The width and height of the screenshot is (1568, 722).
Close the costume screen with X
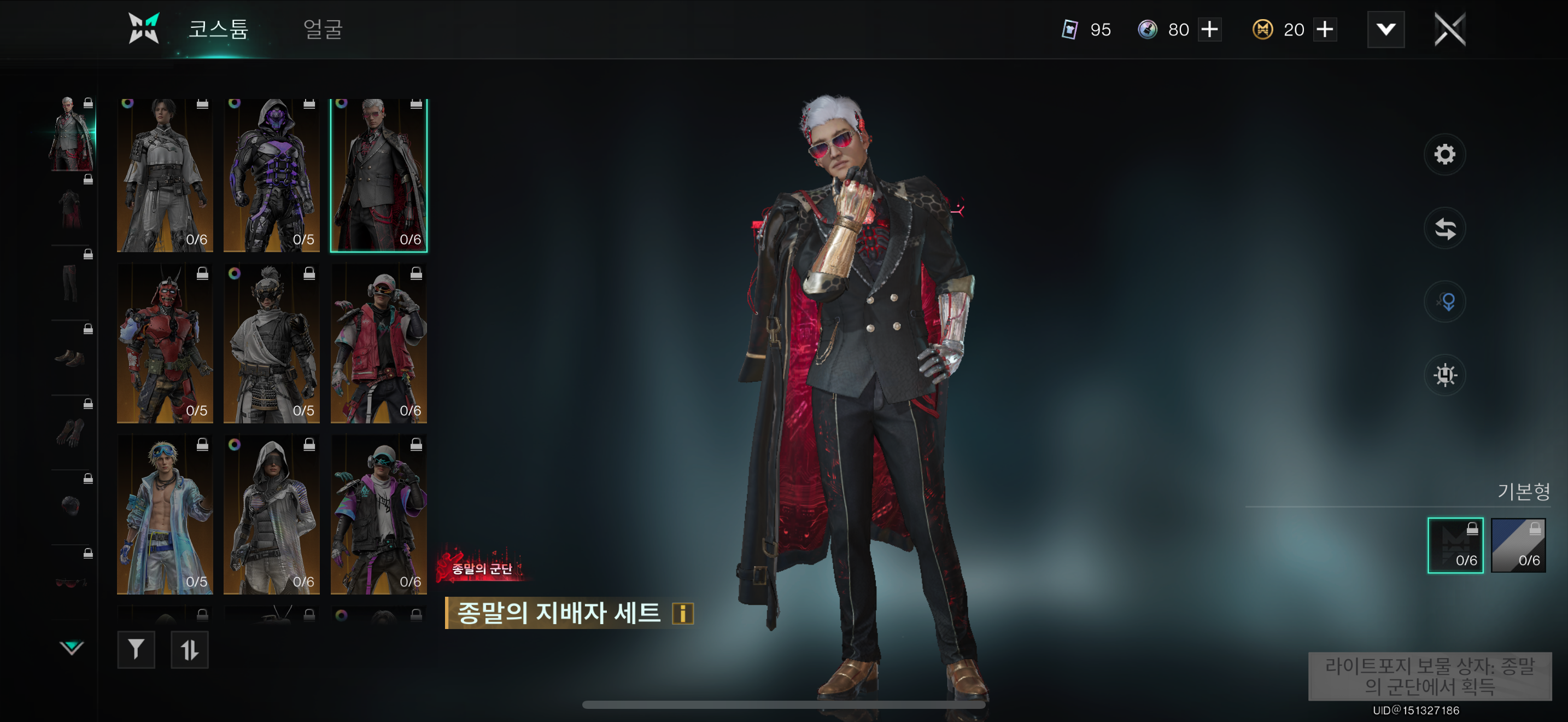tap(1450, 29)
